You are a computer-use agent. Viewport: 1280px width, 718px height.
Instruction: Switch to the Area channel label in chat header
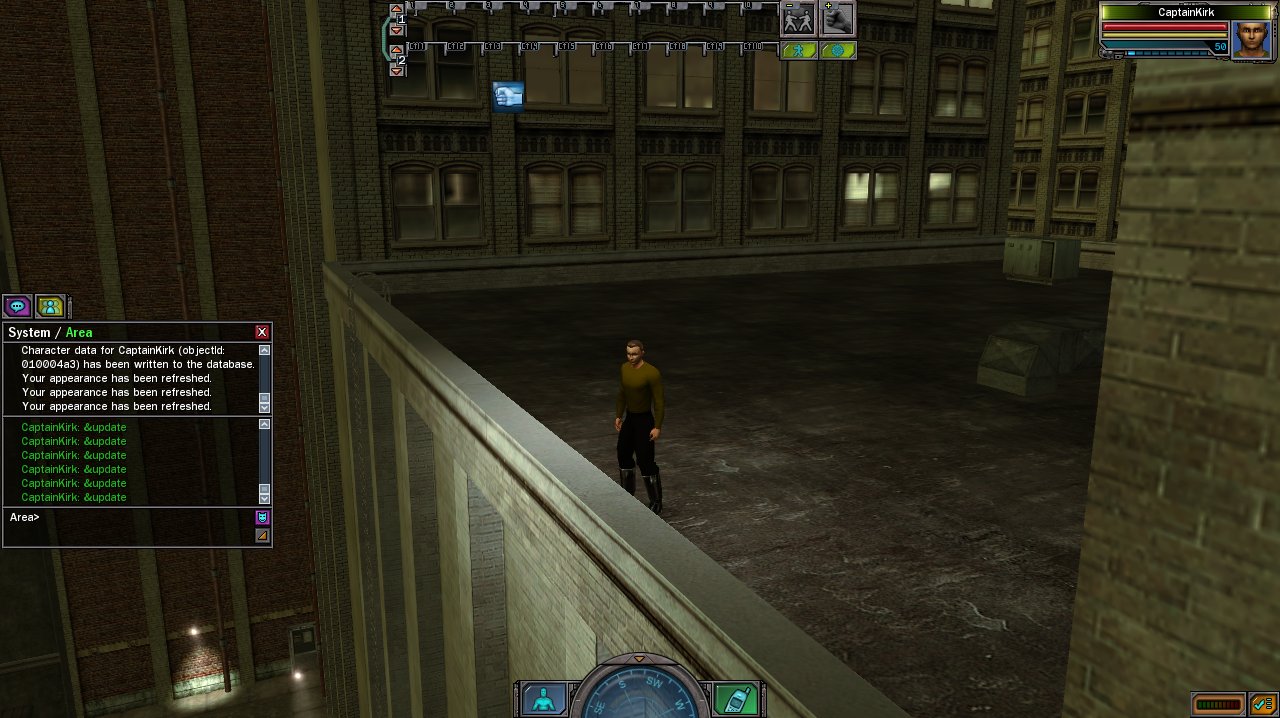(79, 332)
